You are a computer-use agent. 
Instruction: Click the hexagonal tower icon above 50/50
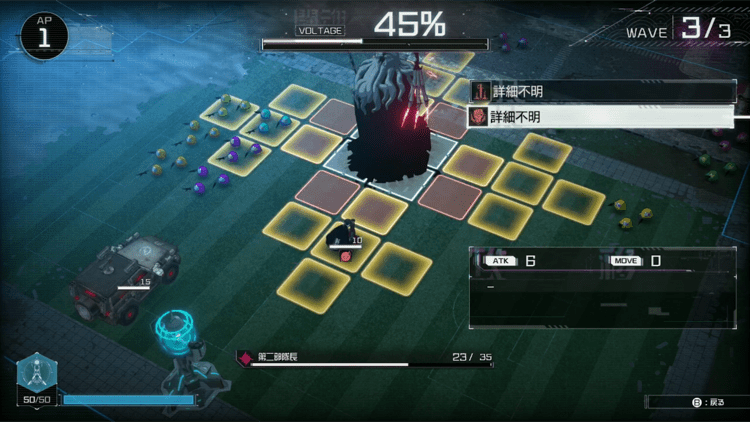point(36,373)
